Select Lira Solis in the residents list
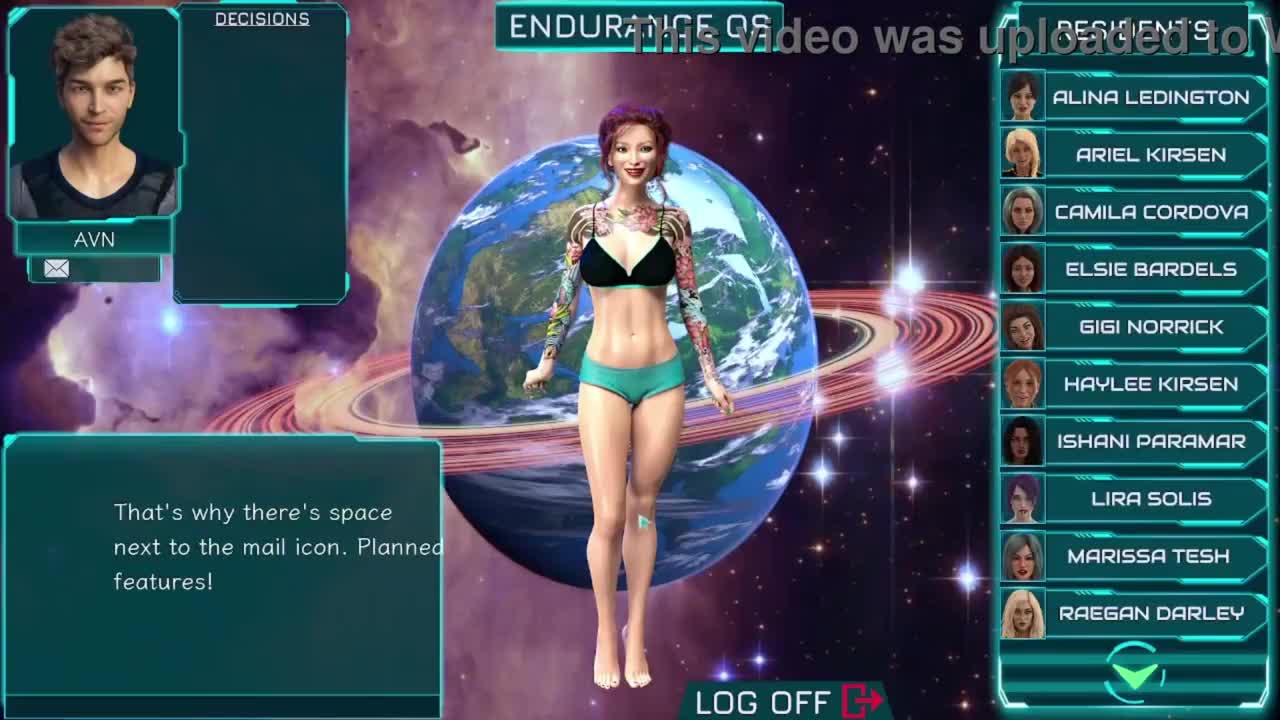Viewport: 1280px width, 720px height. pos(1150,499)
